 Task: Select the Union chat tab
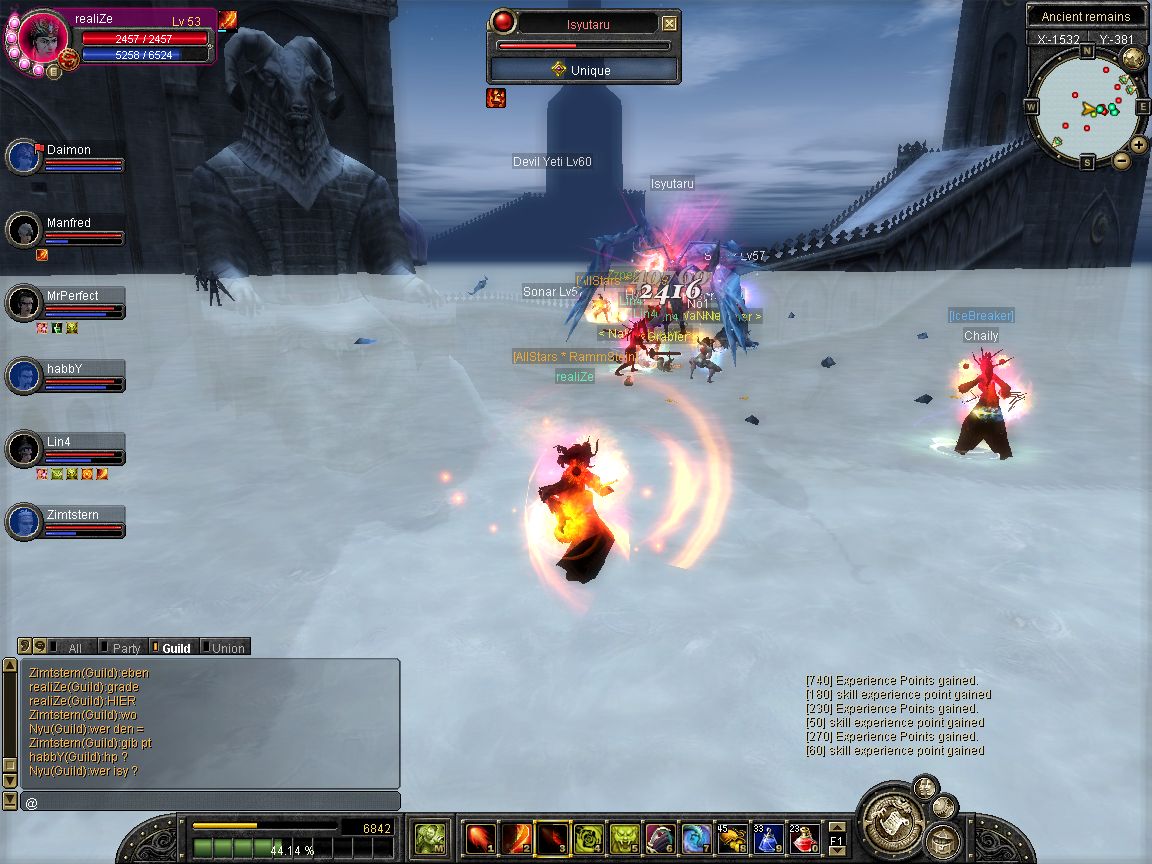(227, 648)
